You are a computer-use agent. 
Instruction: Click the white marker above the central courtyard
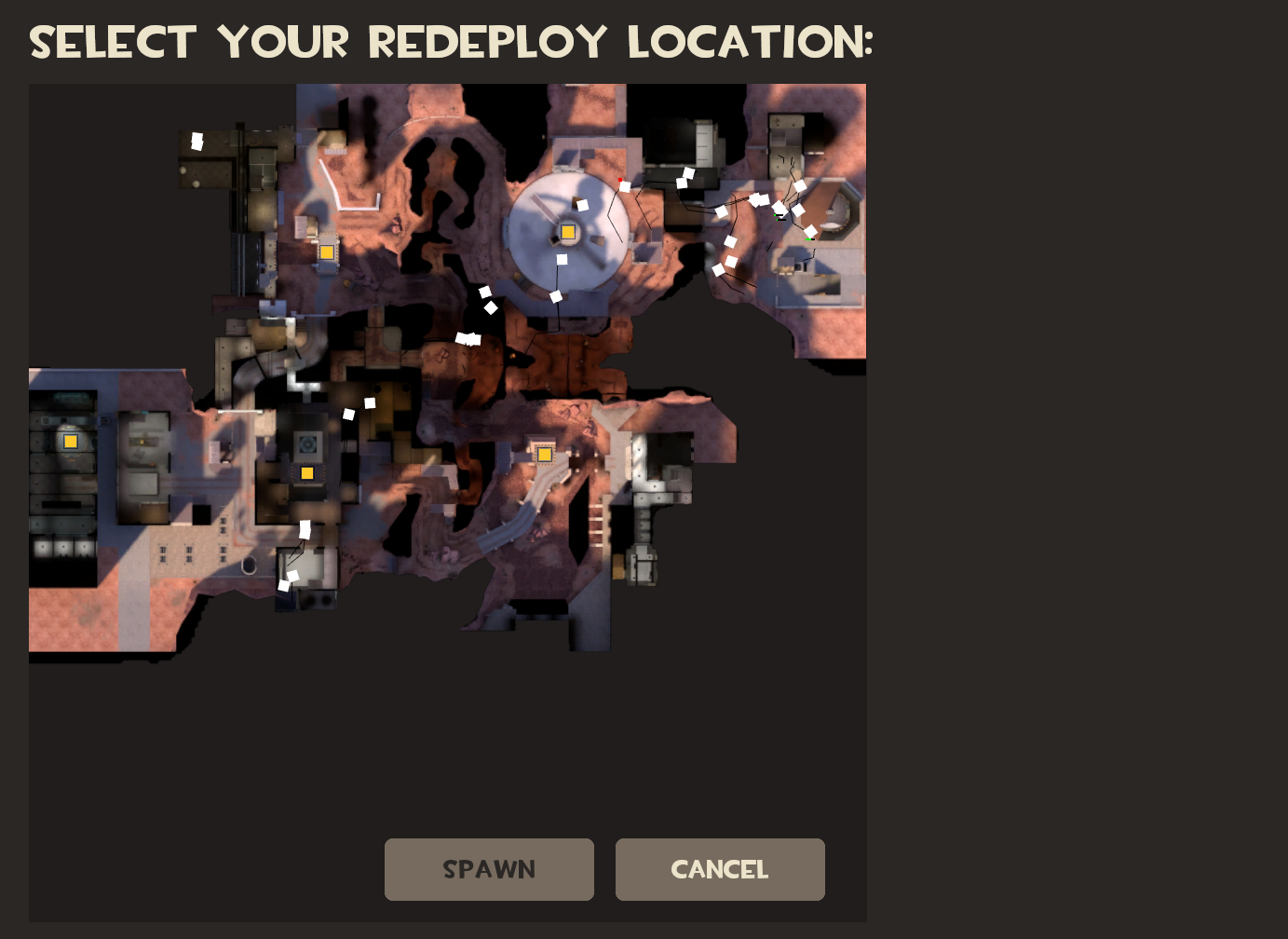(370, 401)
